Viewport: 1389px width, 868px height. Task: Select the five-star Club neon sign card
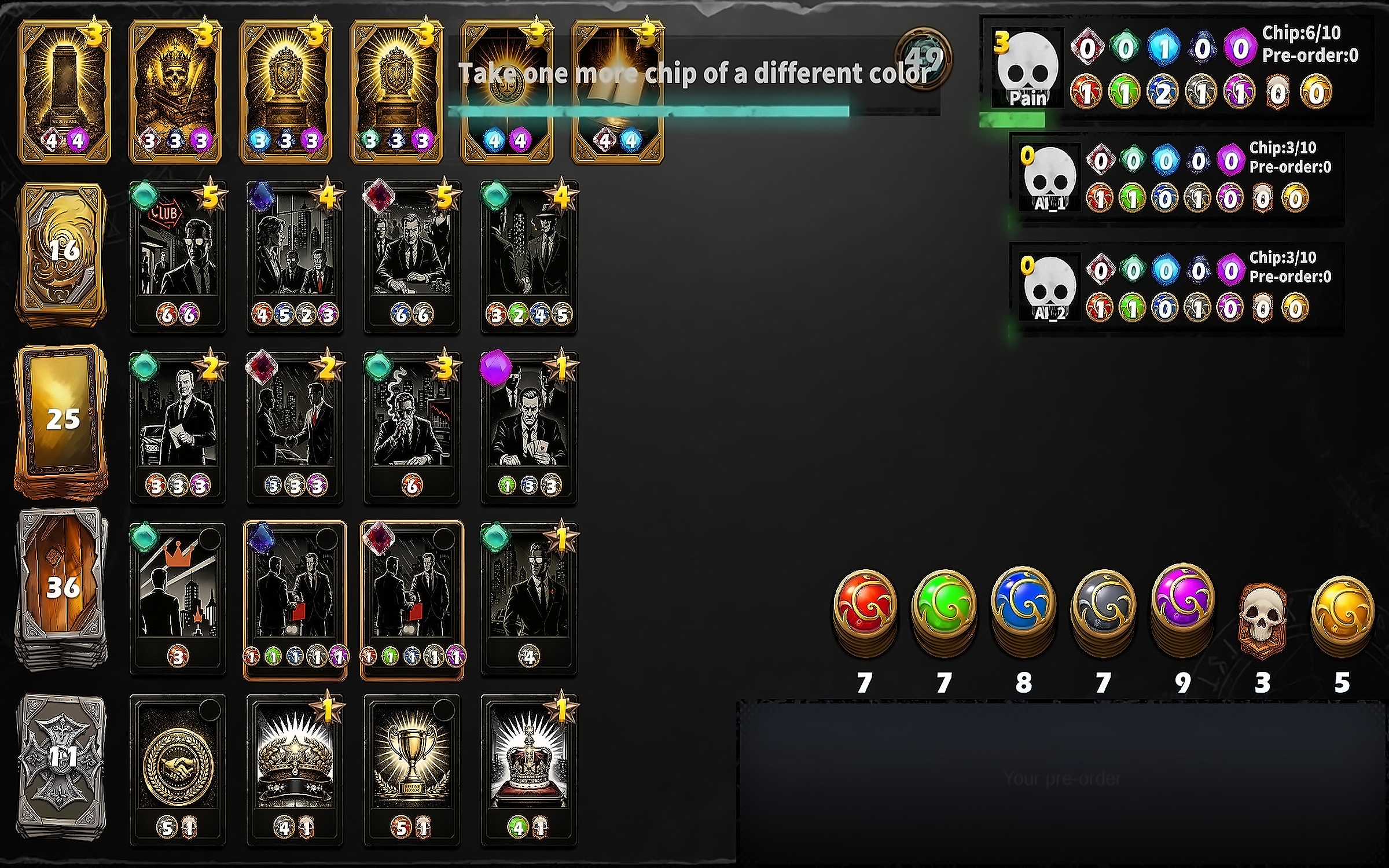178,256
